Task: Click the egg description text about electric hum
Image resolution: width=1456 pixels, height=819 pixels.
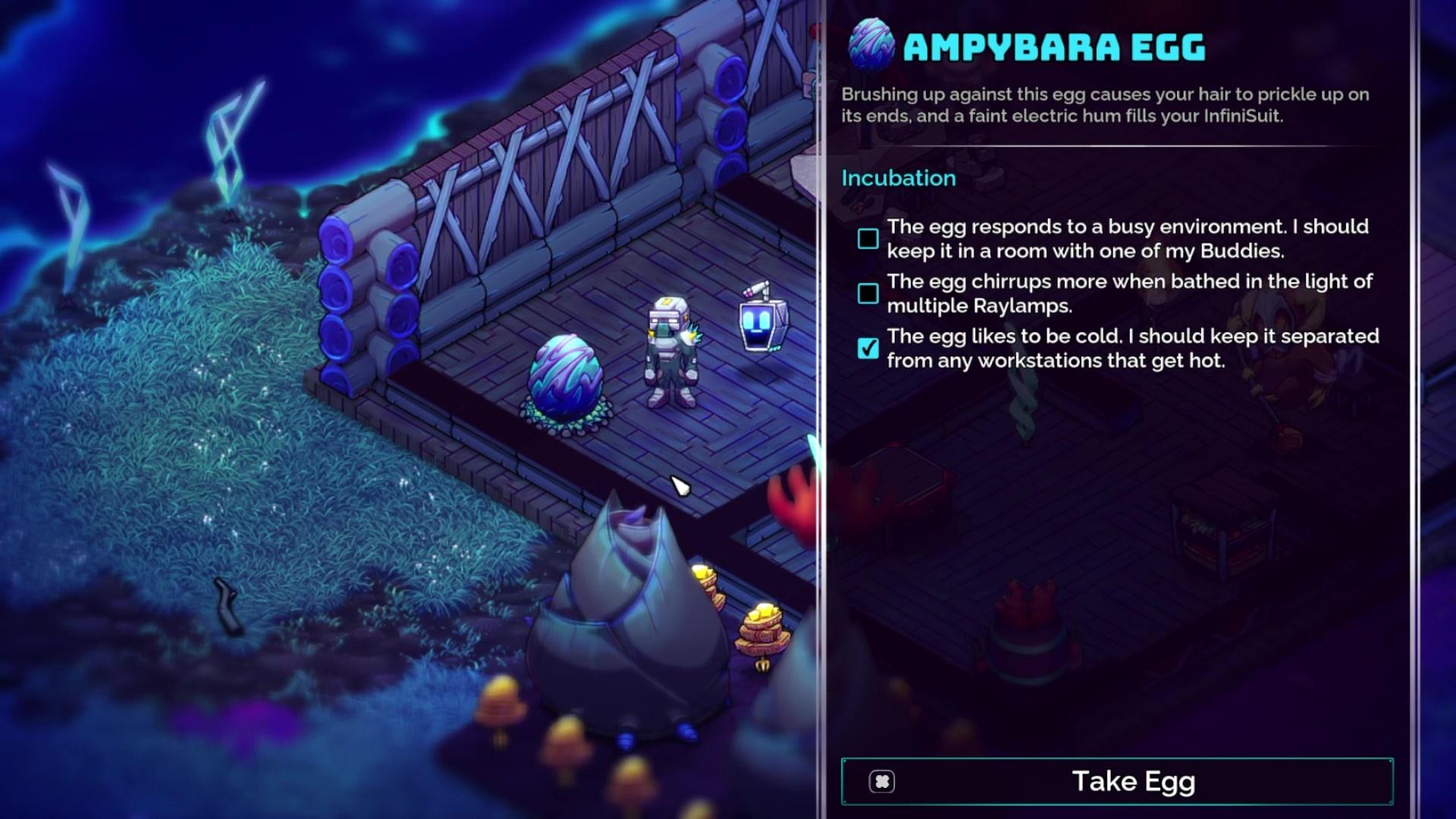Action: (x=1100, y=106)
